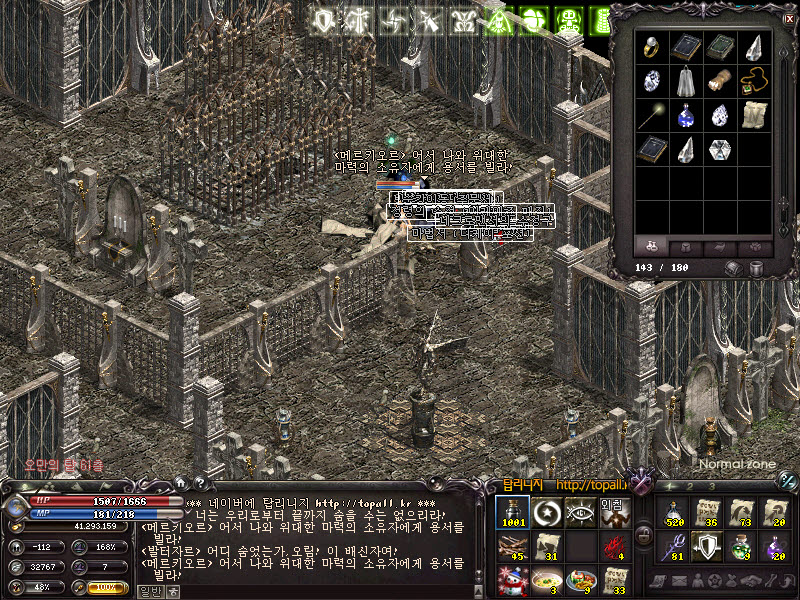Pick the gold amulet necklace item
The width and height of the screenshot is (800, 600).
753,82
